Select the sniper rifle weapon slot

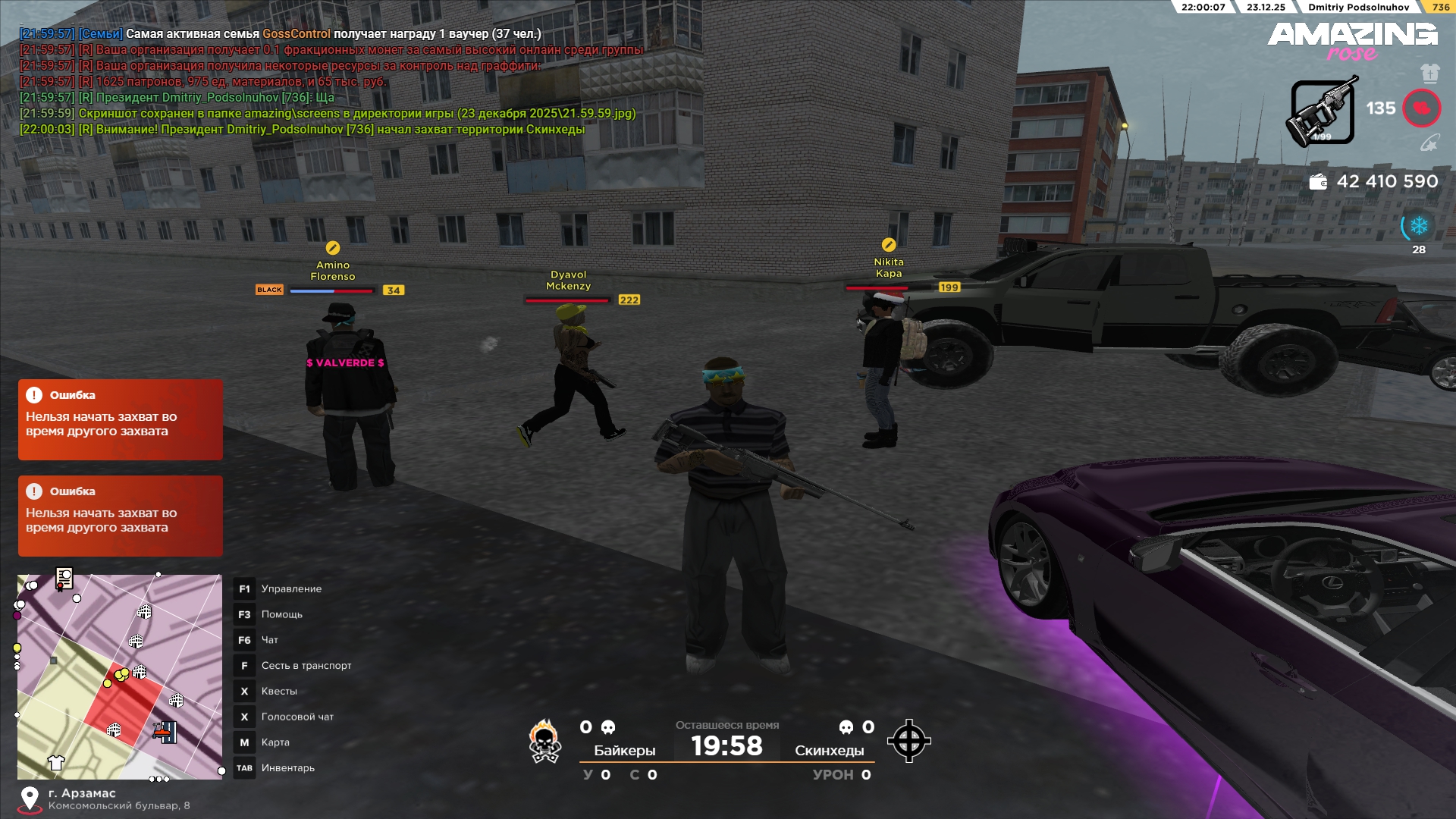[x=1323, y=112]
